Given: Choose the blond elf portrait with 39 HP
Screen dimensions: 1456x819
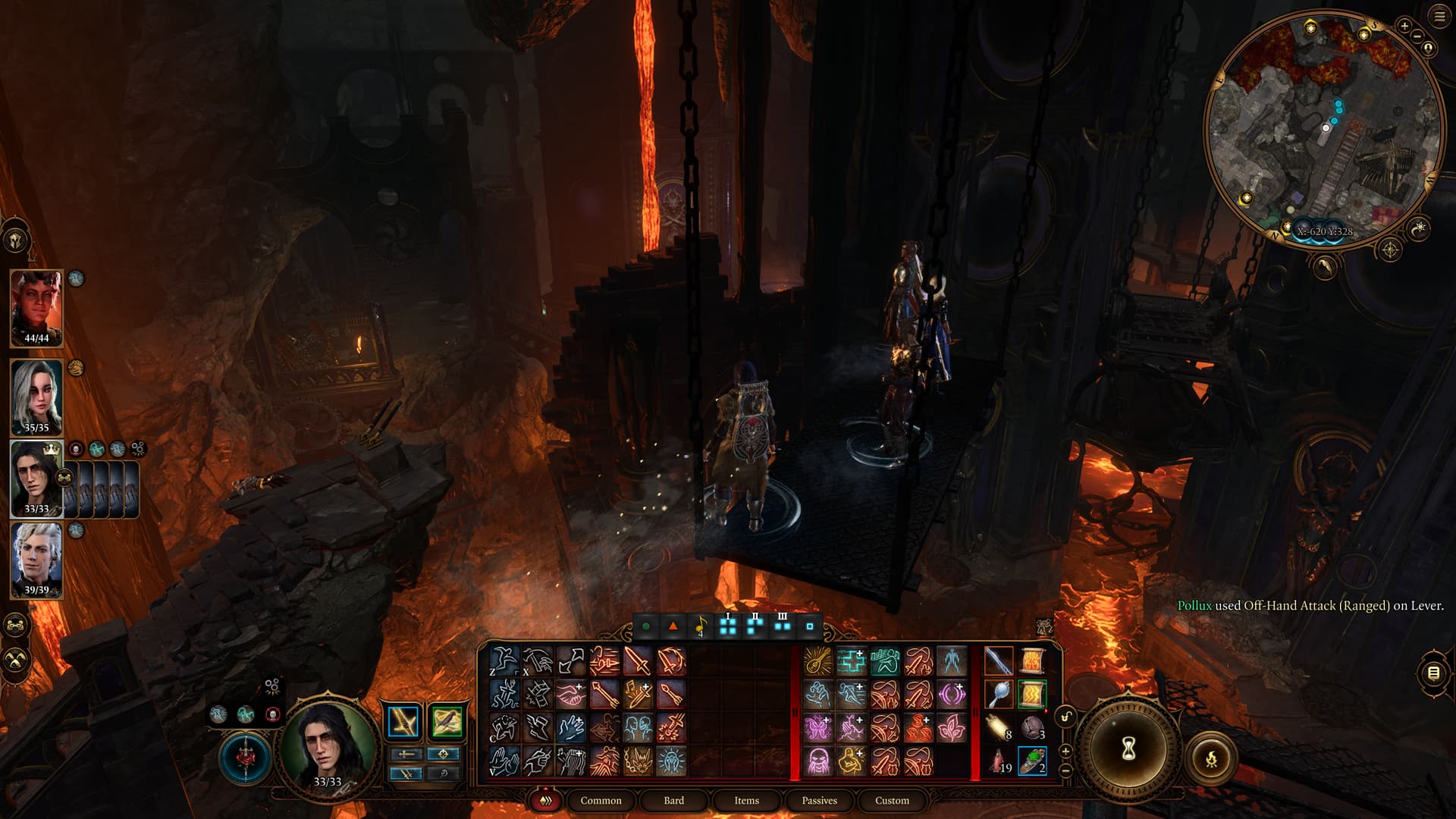Looking at the screenshot, I should (x=36, y=558).
